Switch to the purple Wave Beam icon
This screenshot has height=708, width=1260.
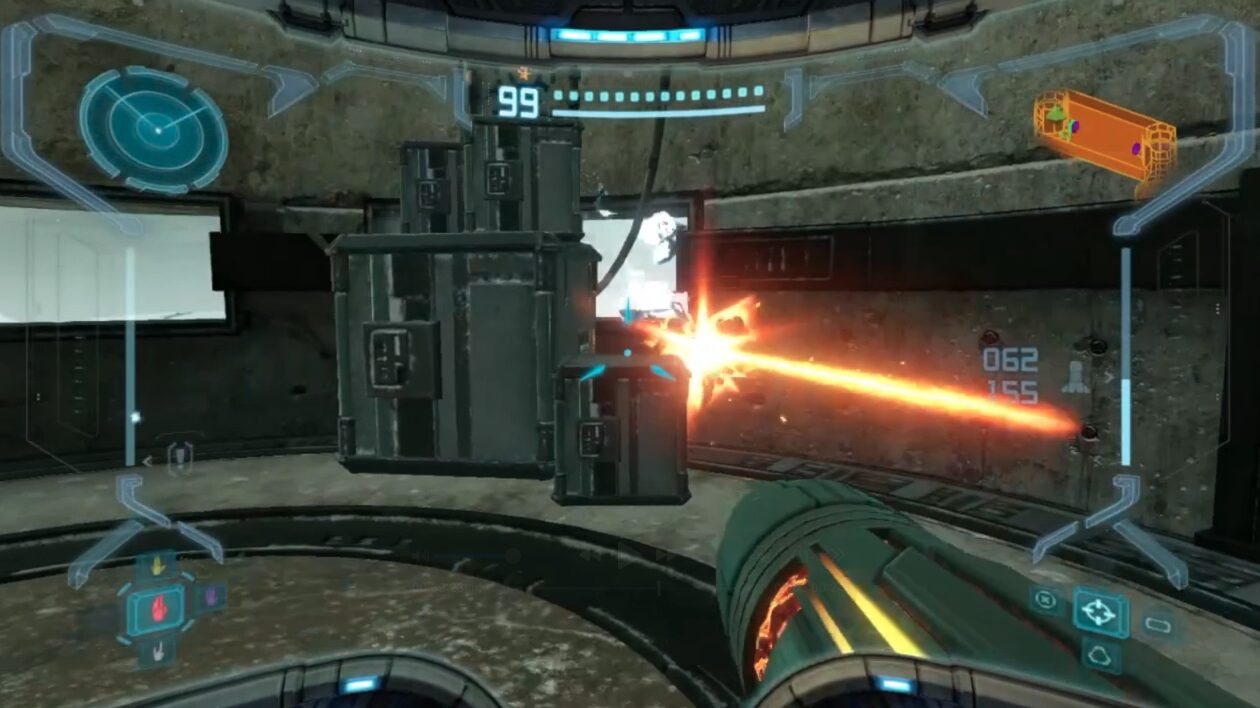pyautogui.click(x=211, y=598)
